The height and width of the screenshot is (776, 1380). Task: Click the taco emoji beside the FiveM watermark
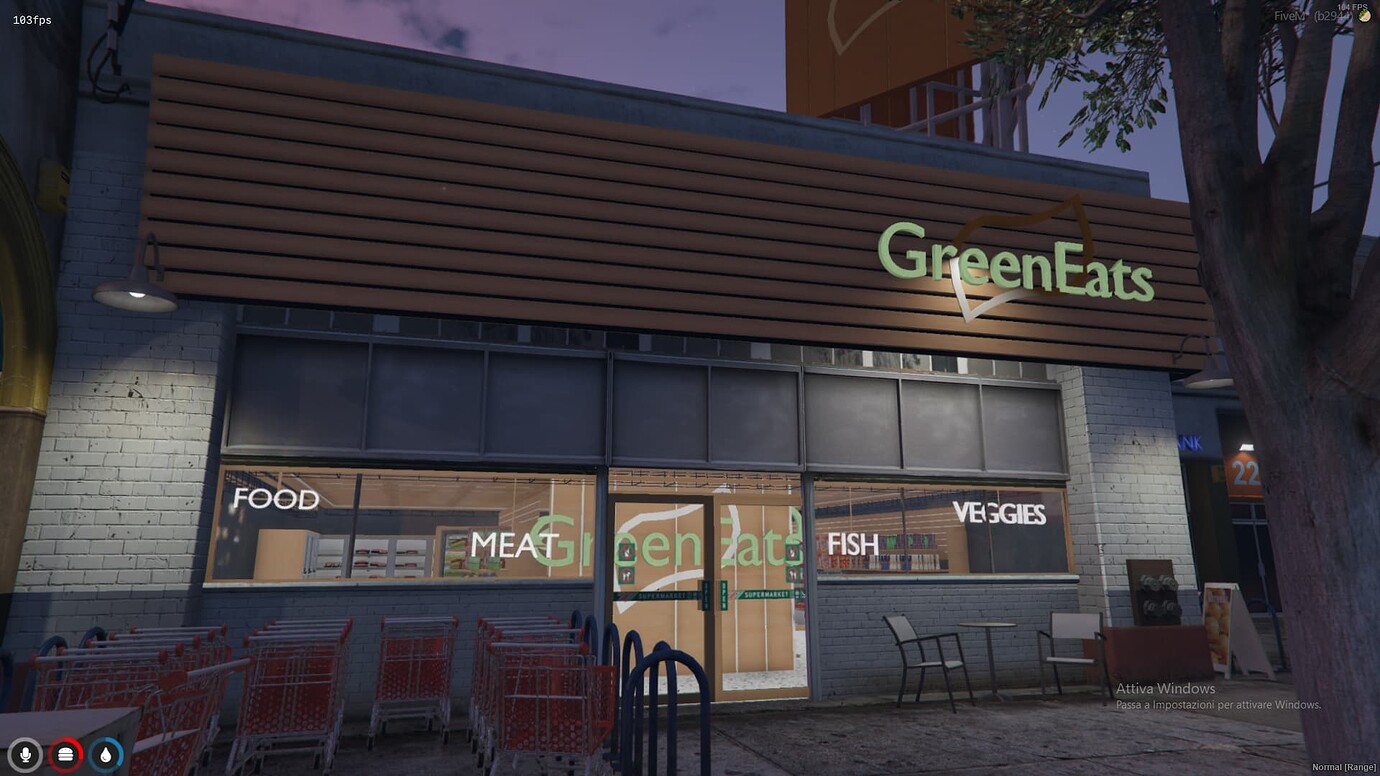[x=1363, y=17]
